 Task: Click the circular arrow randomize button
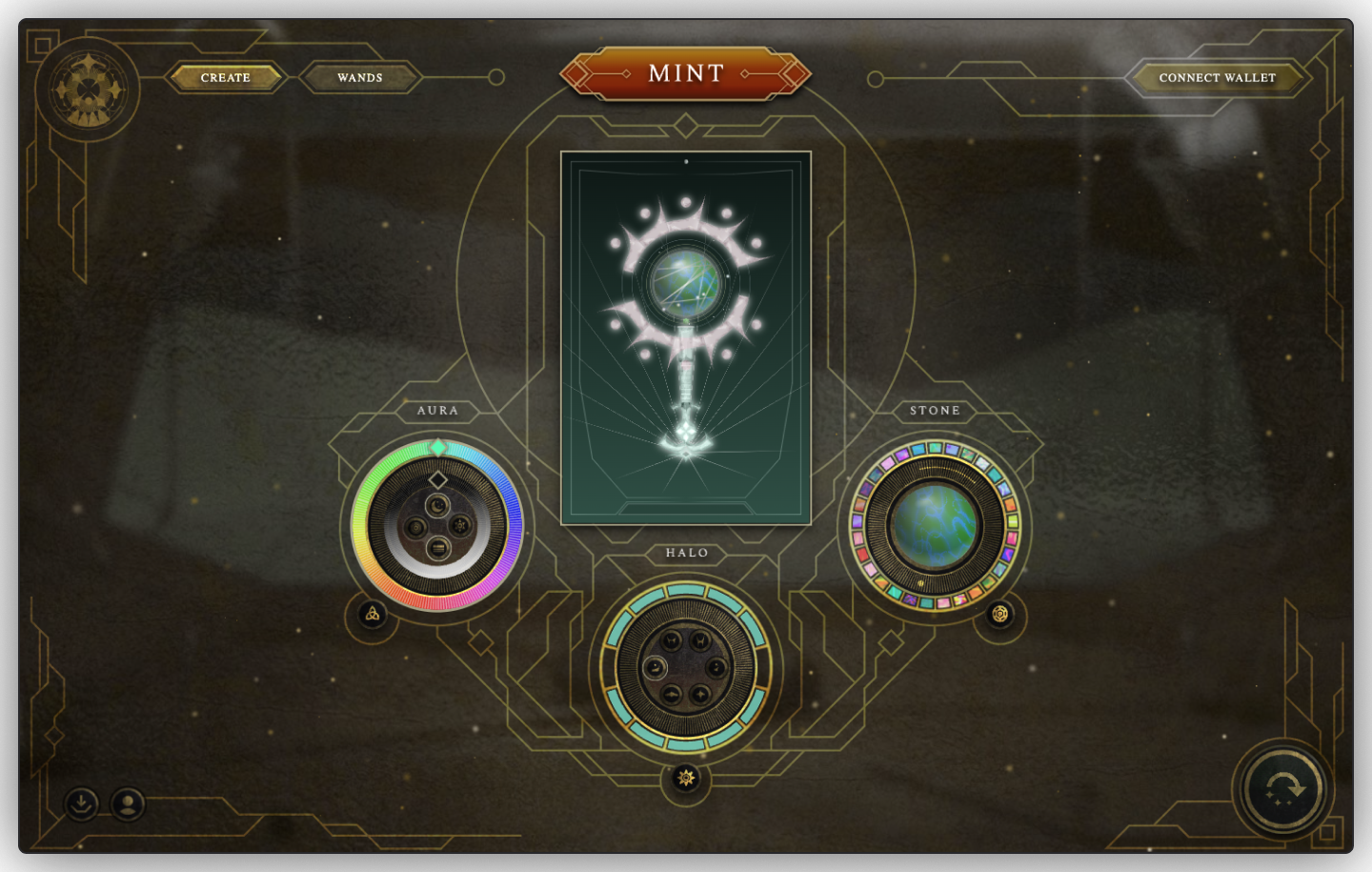1282,790
